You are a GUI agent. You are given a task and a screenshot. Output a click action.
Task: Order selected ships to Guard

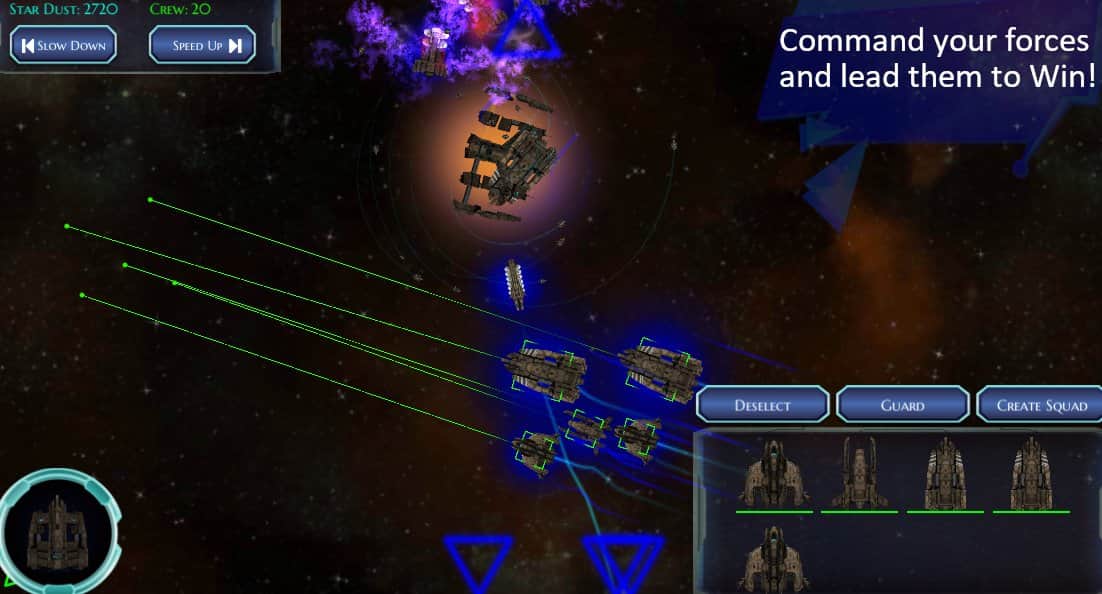902,405
